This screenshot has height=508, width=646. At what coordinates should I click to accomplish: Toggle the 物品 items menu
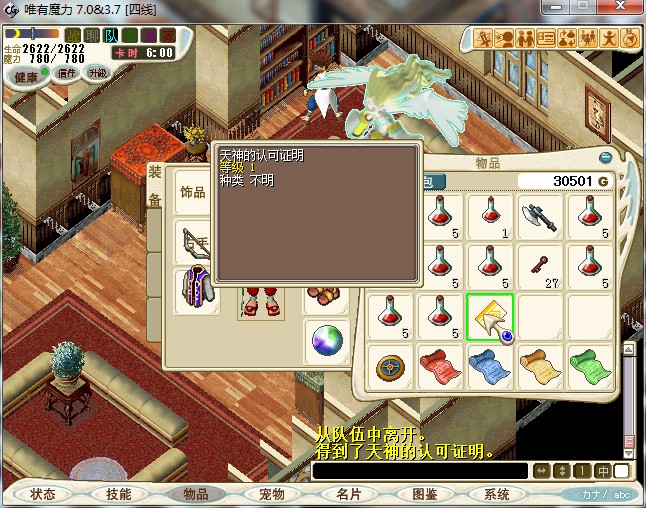tap(195, 494)
